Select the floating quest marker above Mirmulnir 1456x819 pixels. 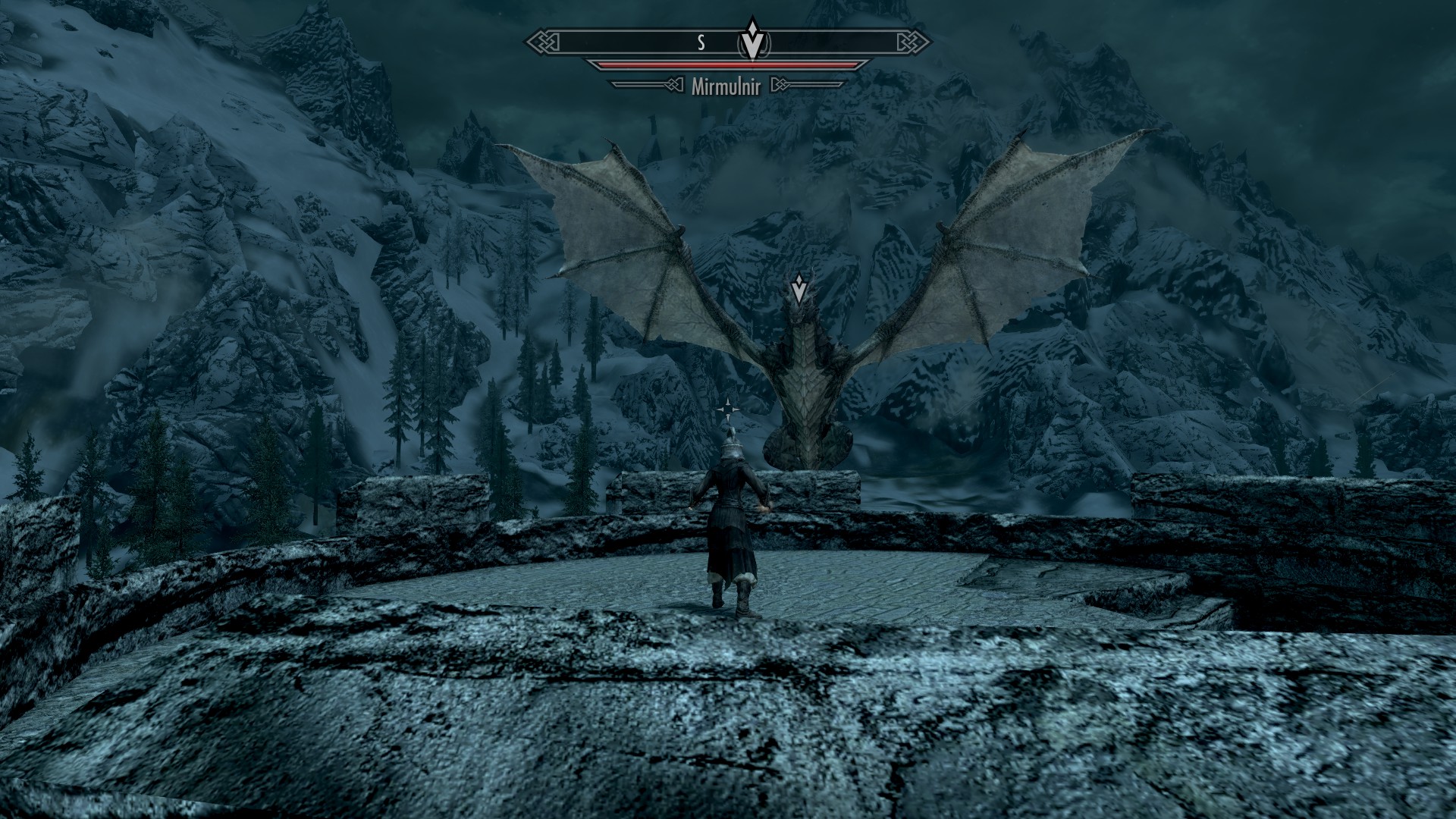coord(799,290)
